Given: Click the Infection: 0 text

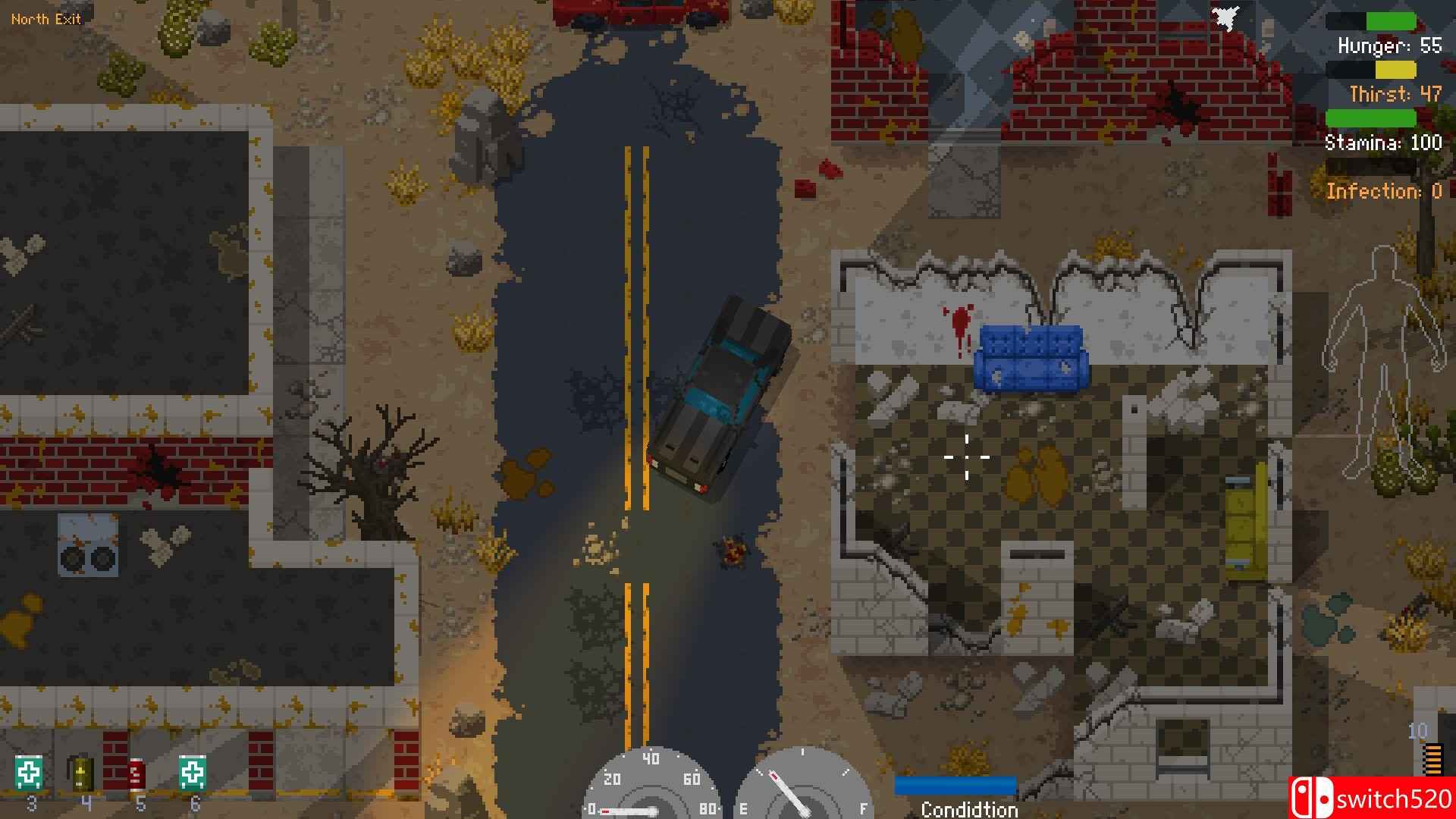Looking at the screenshot, I should point(1385,191).
